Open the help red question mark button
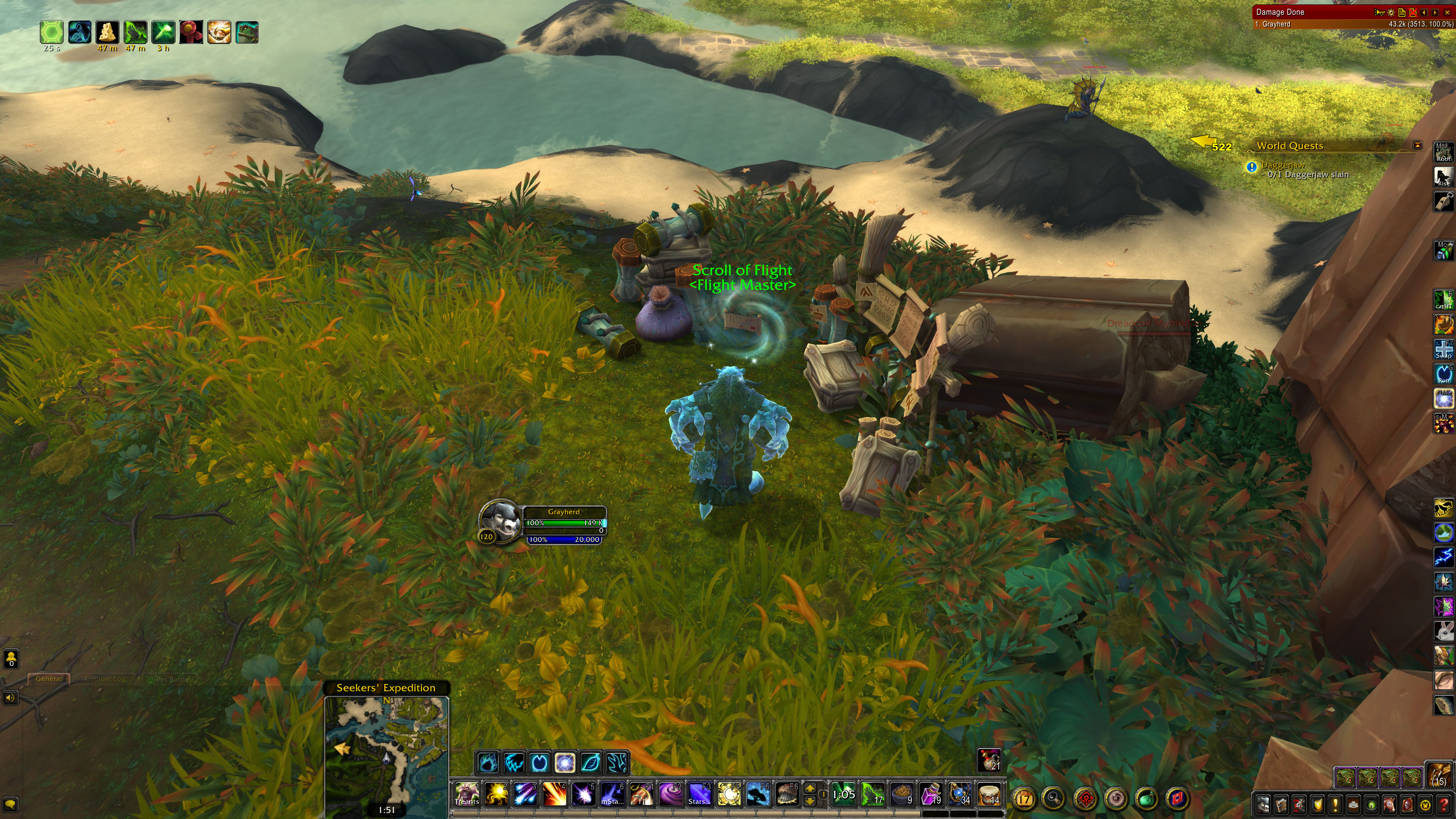This screenshot has width=1456, height=819. [1443, 804]
